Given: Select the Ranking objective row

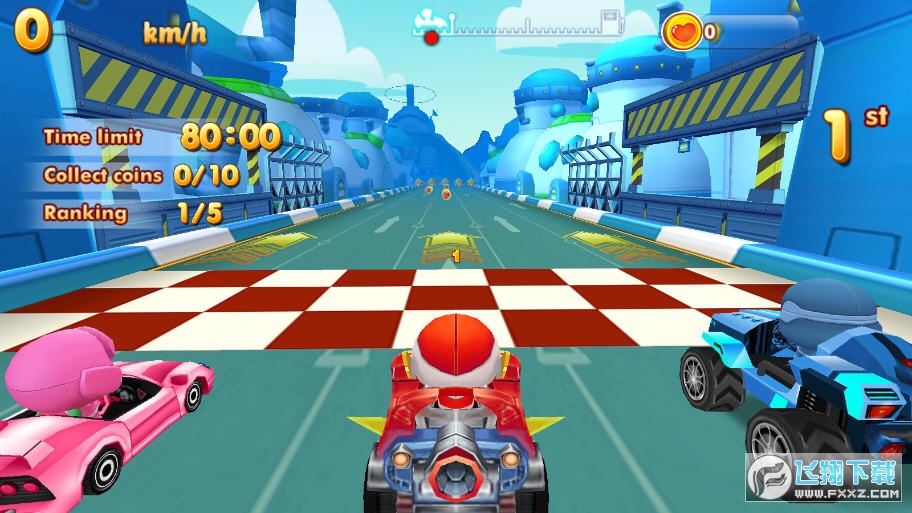Looking at the screenshot, I should pos(132,213).
